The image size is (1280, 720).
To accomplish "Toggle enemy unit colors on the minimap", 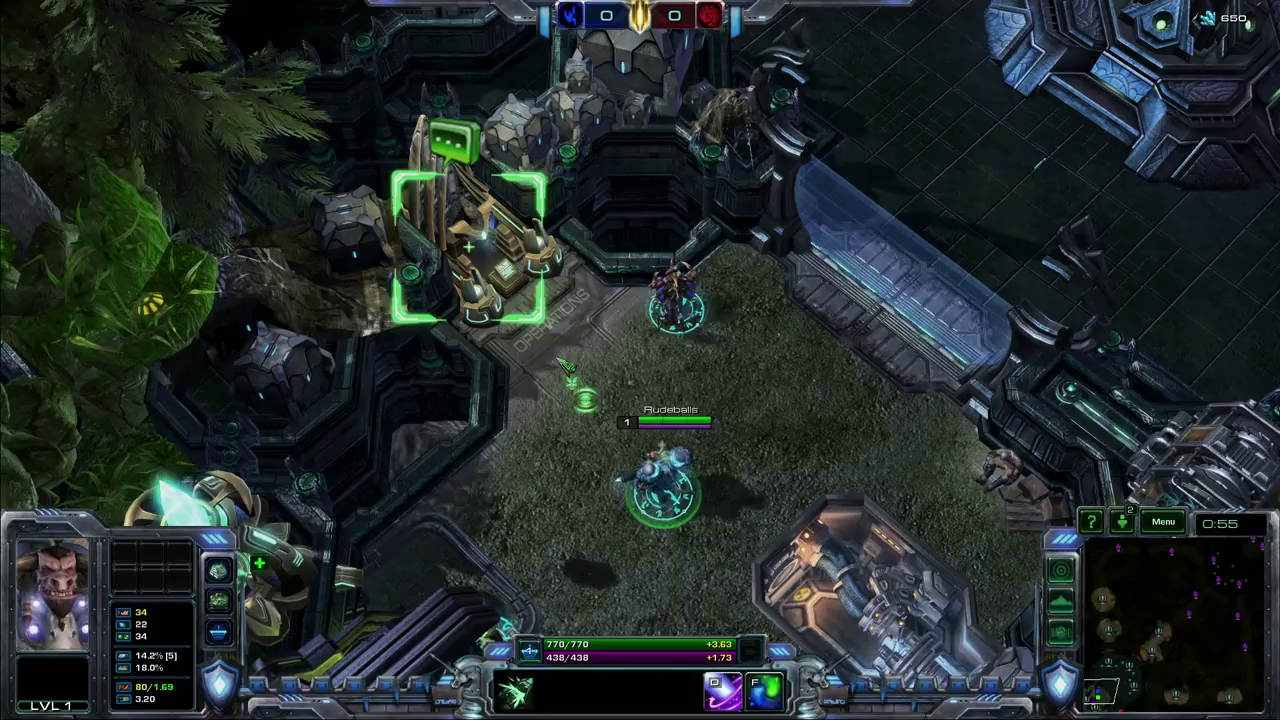I will pyautogui.click(x=1061, y=631).
